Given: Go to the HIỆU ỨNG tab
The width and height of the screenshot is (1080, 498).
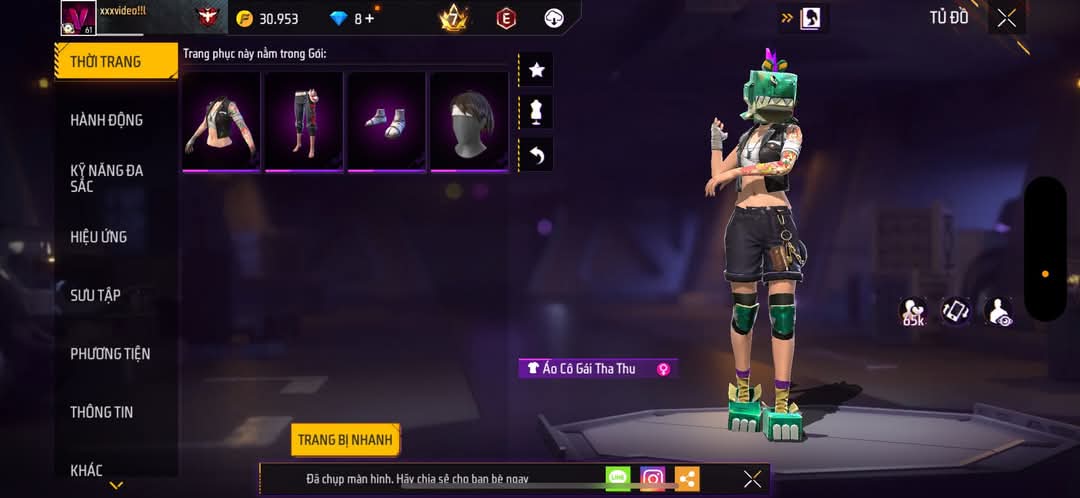Looking at the screenshot, I should [99, 237].
